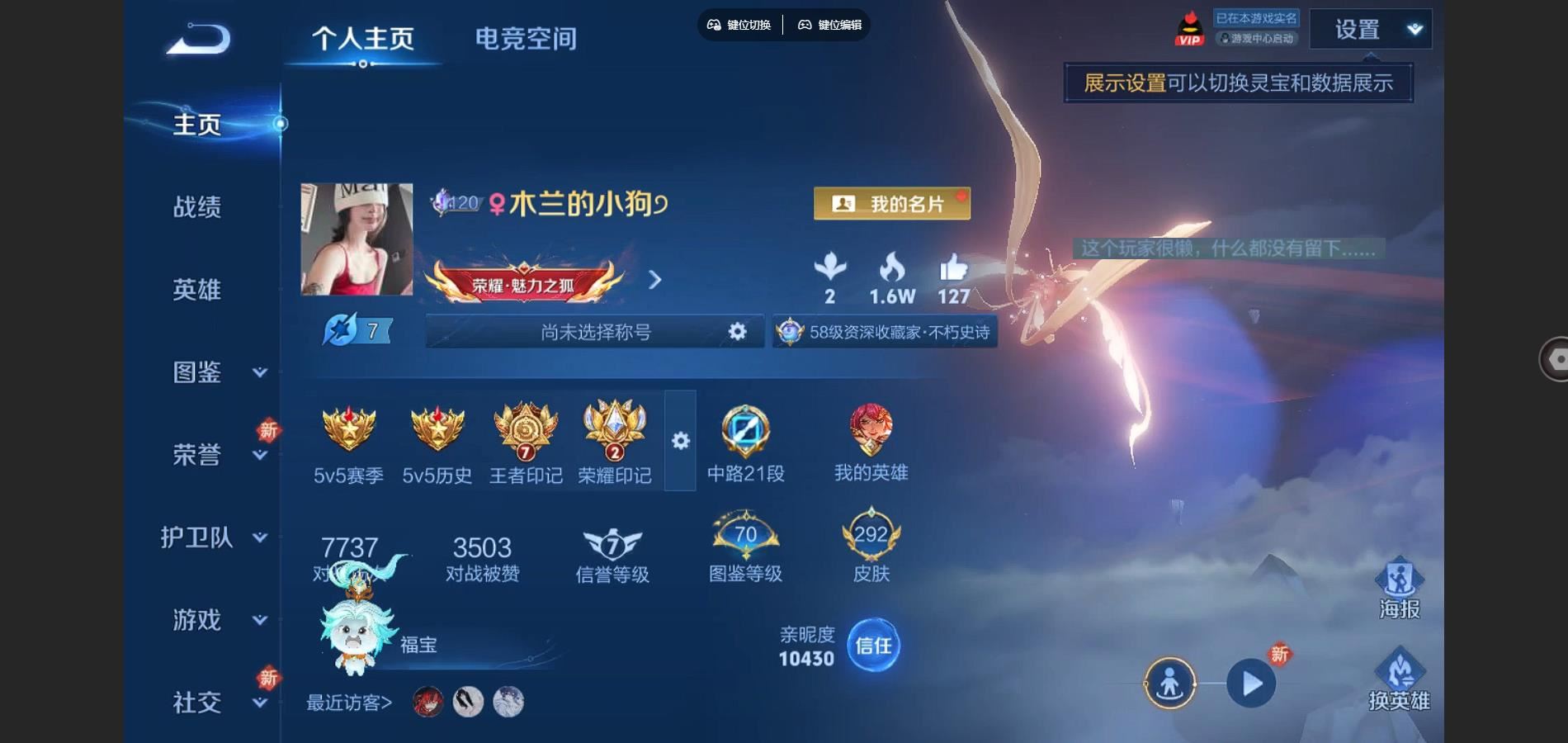The height and width of the screenshot is (743, 1568).
Task: Go back using the return arrow
Action: [x=199, y=39]
